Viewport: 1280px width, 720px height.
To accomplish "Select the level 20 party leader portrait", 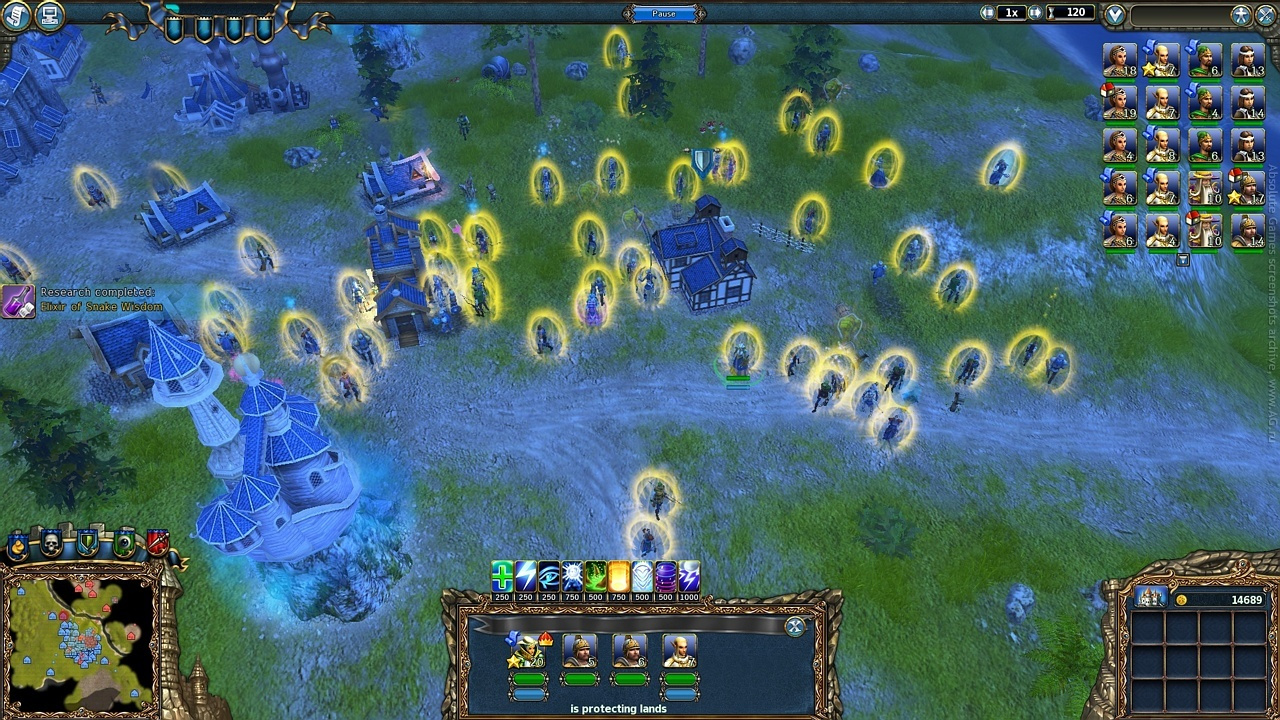I will tap(528, 651).
